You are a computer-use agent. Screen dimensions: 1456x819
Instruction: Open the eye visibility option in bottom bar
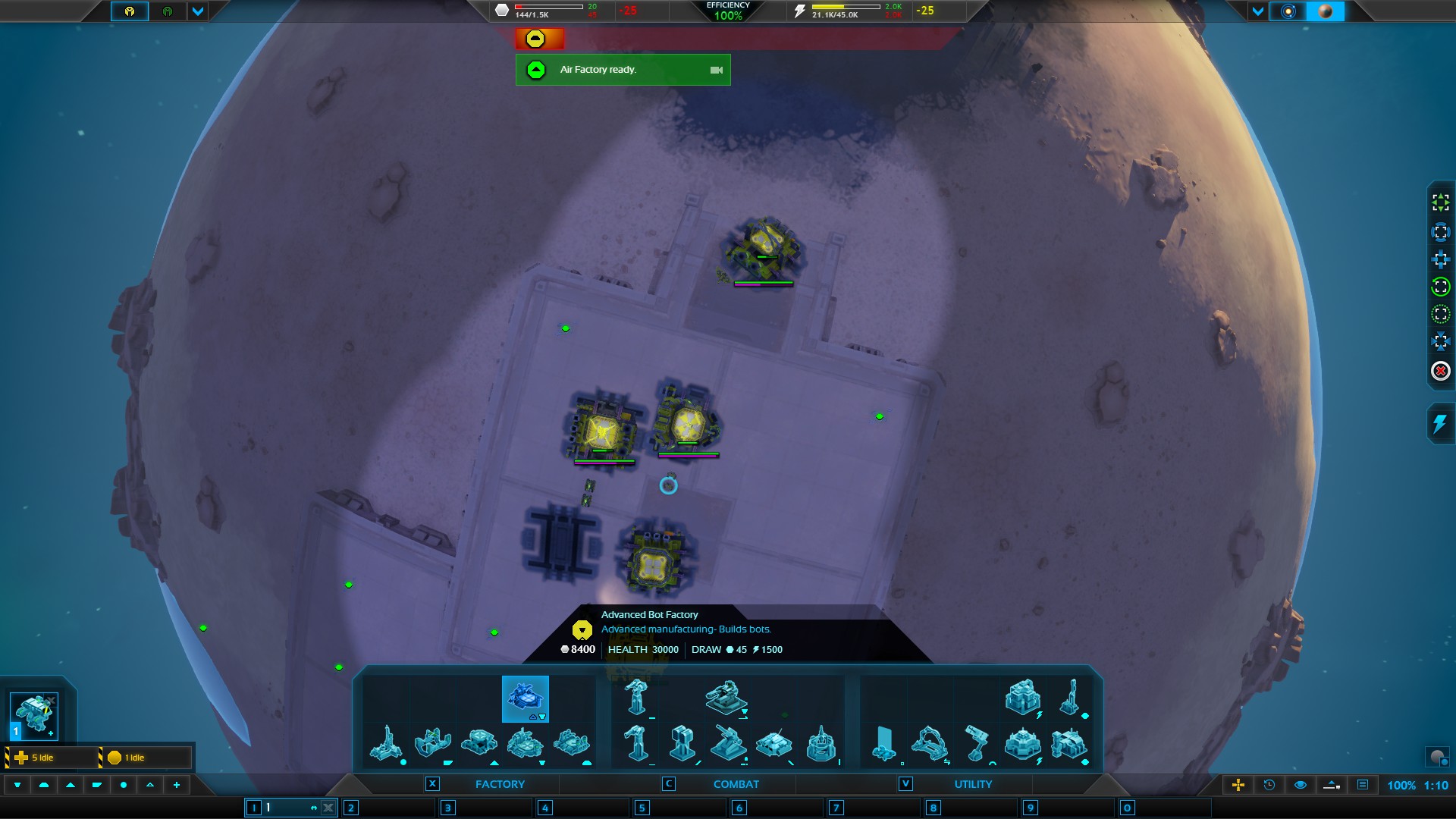tap(1300, 785)
